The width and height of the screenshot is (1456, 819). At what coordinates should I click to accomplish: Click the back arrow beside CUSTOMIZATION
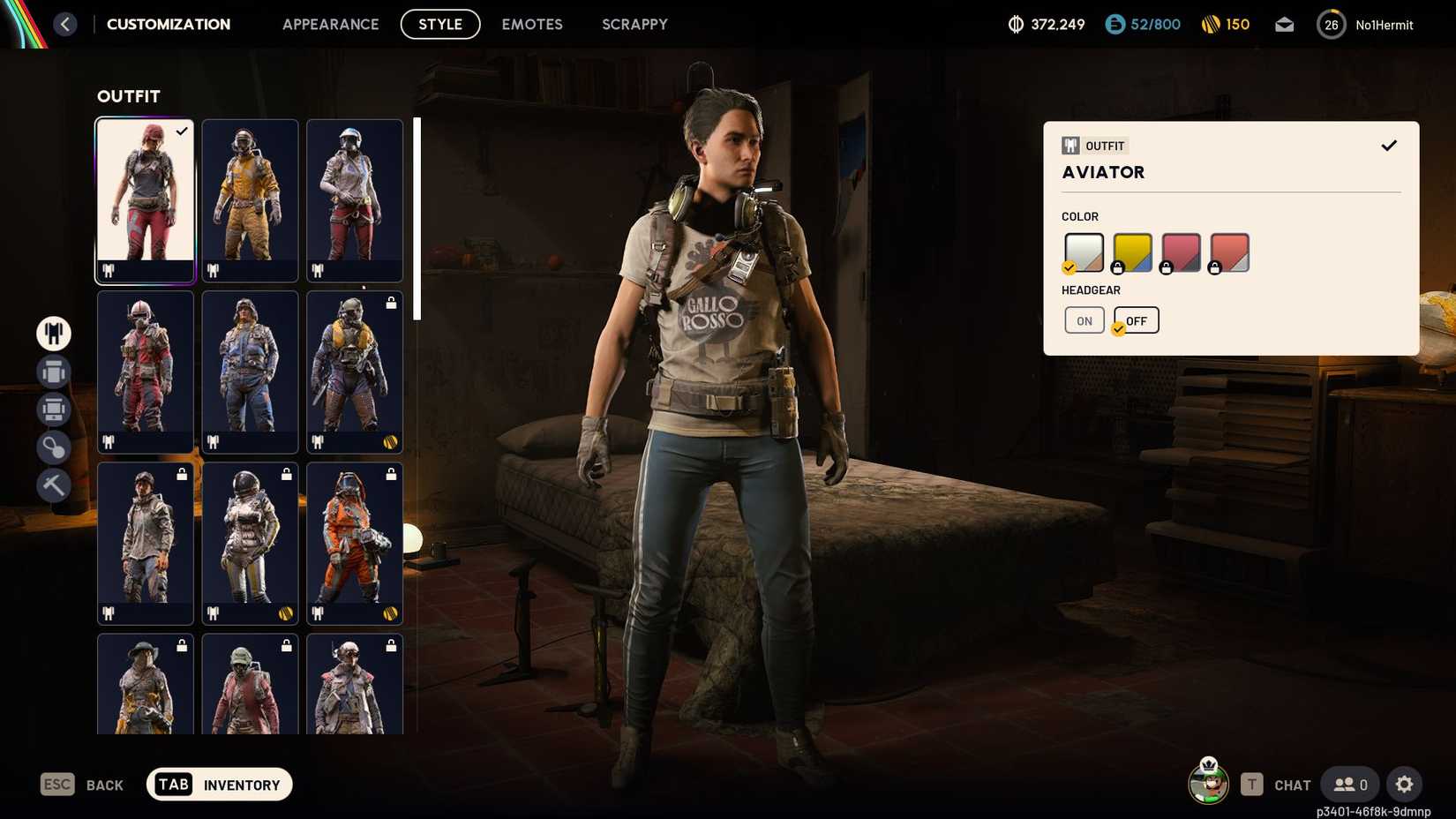(x=64, y=24)
